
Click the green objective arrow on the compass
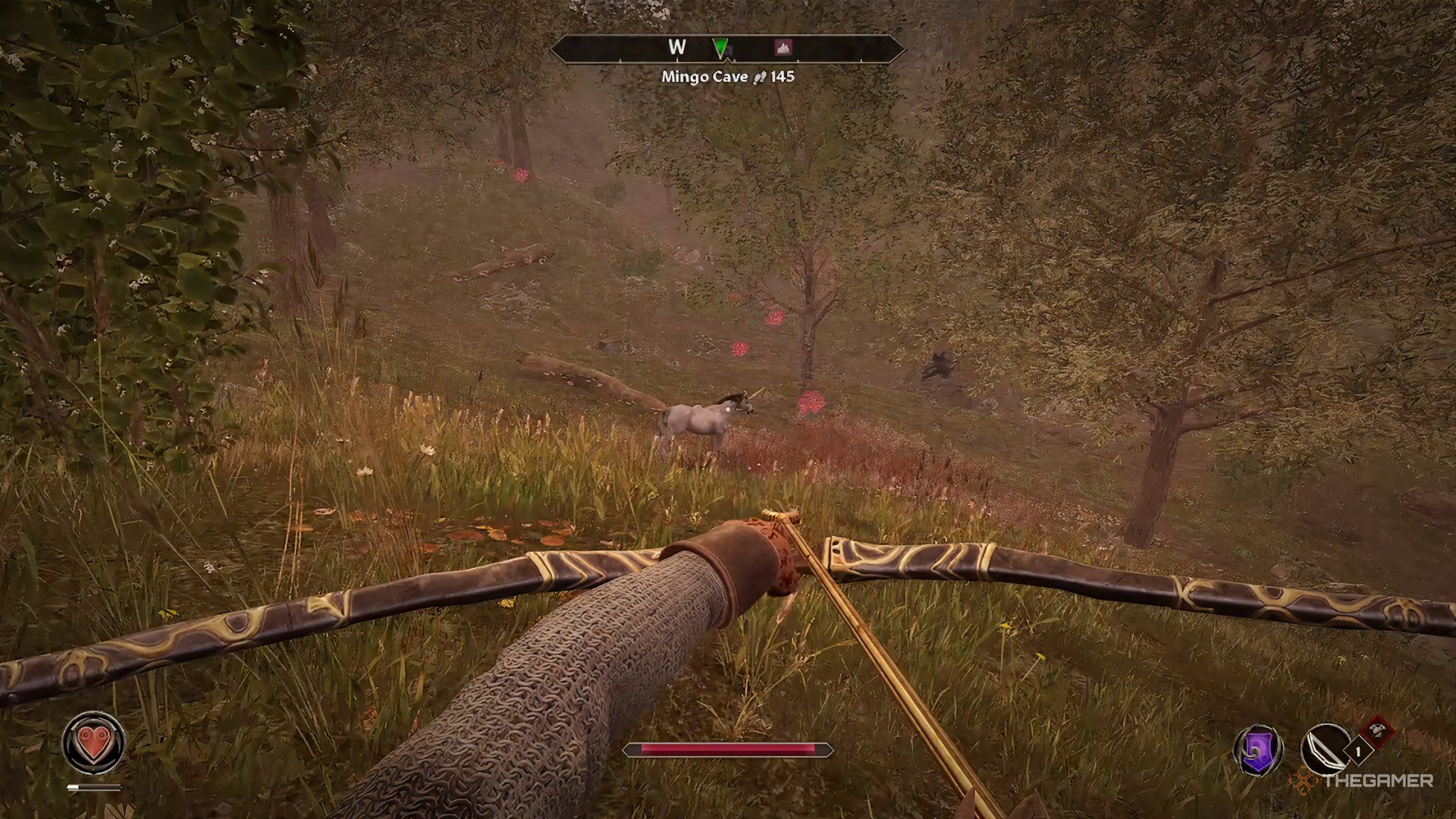point(720,47)
